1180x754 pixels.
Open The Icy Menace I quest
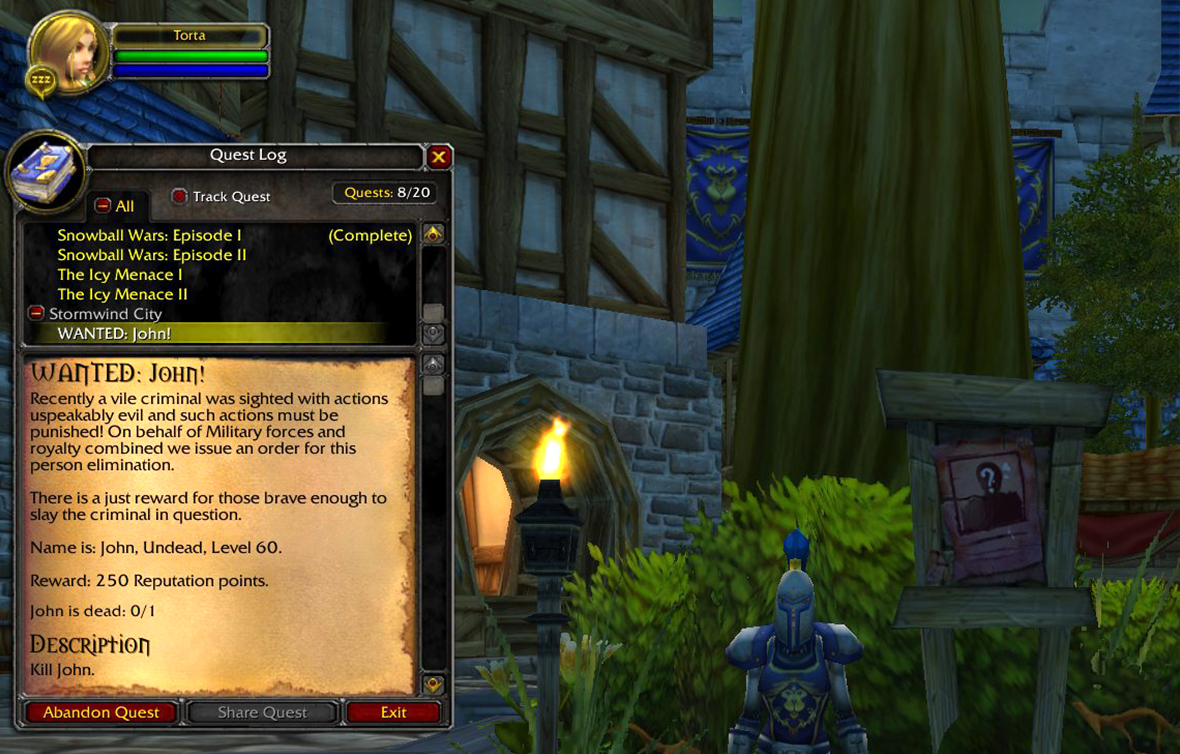click(120, 275)
